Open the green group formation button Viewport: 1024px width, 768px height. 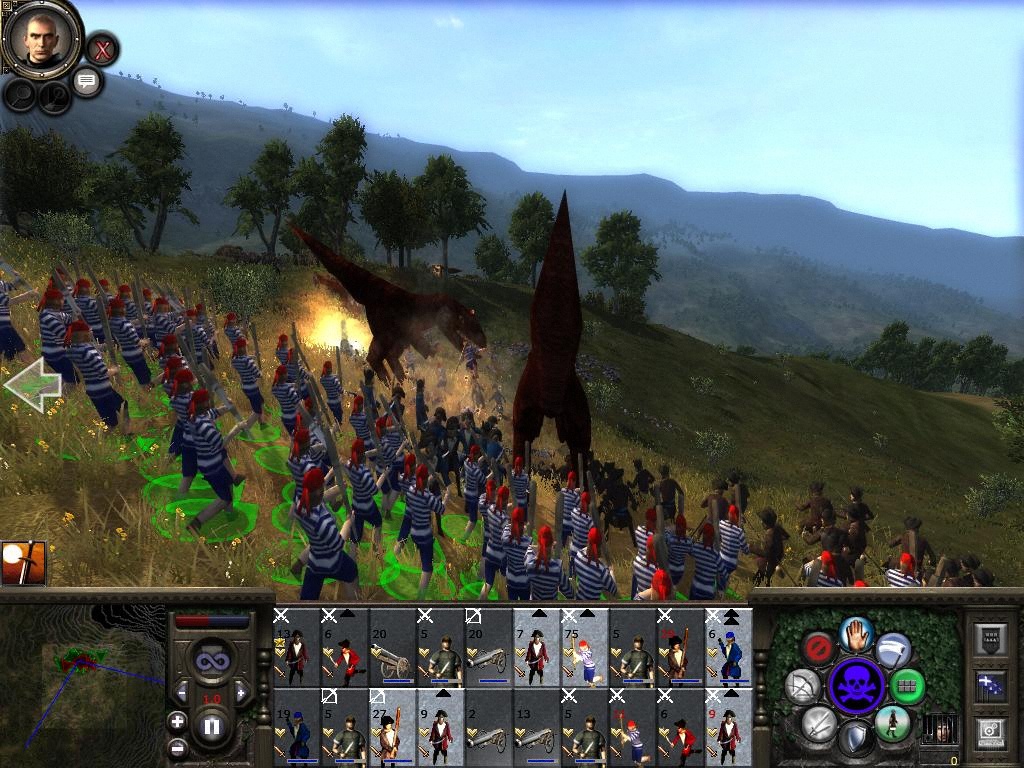[x=908, y=686]
